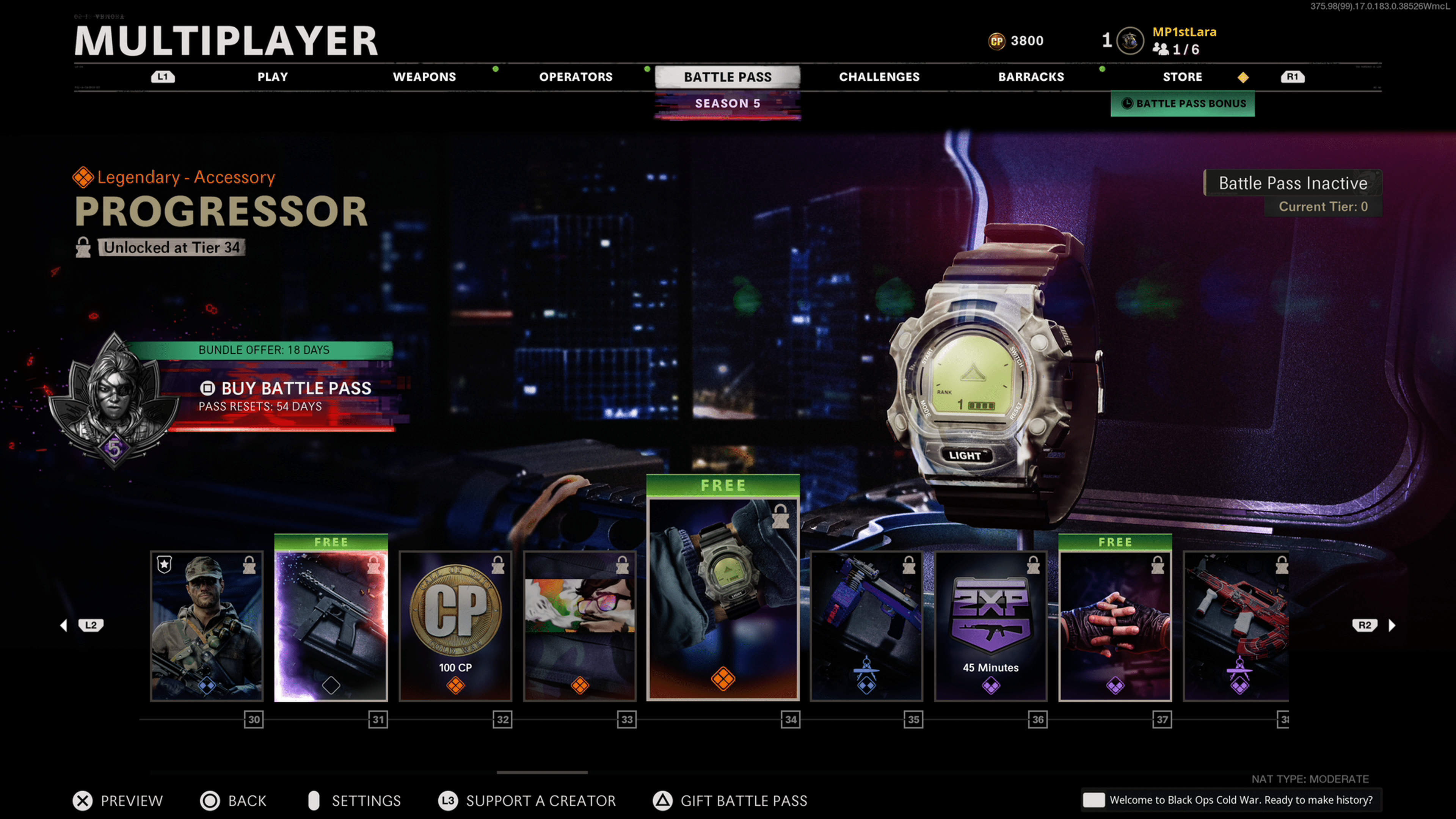Image resolution: width=1456 pixels, height=819 pixels.
Task: Pick the tier 33 calling card reward
Action: 580,626
